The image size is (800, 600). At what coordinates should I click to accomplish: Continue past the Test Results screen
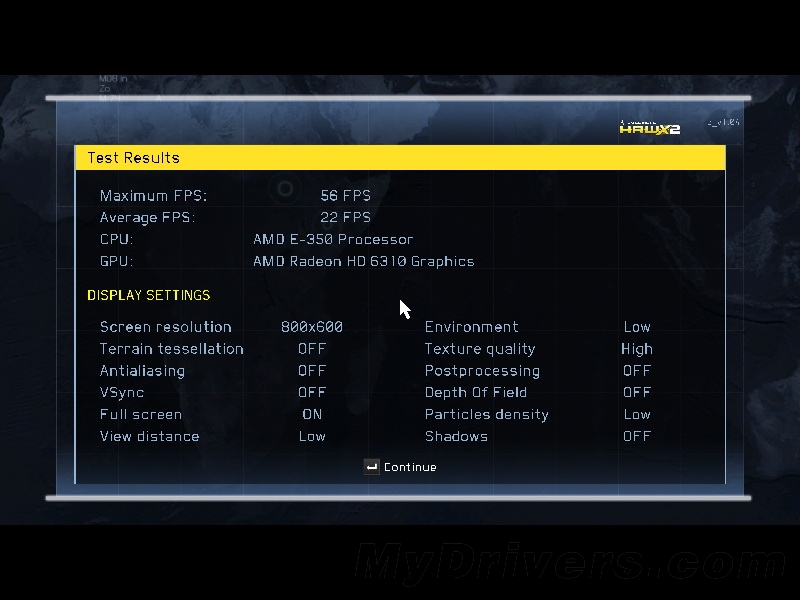[x=401, y=467]
